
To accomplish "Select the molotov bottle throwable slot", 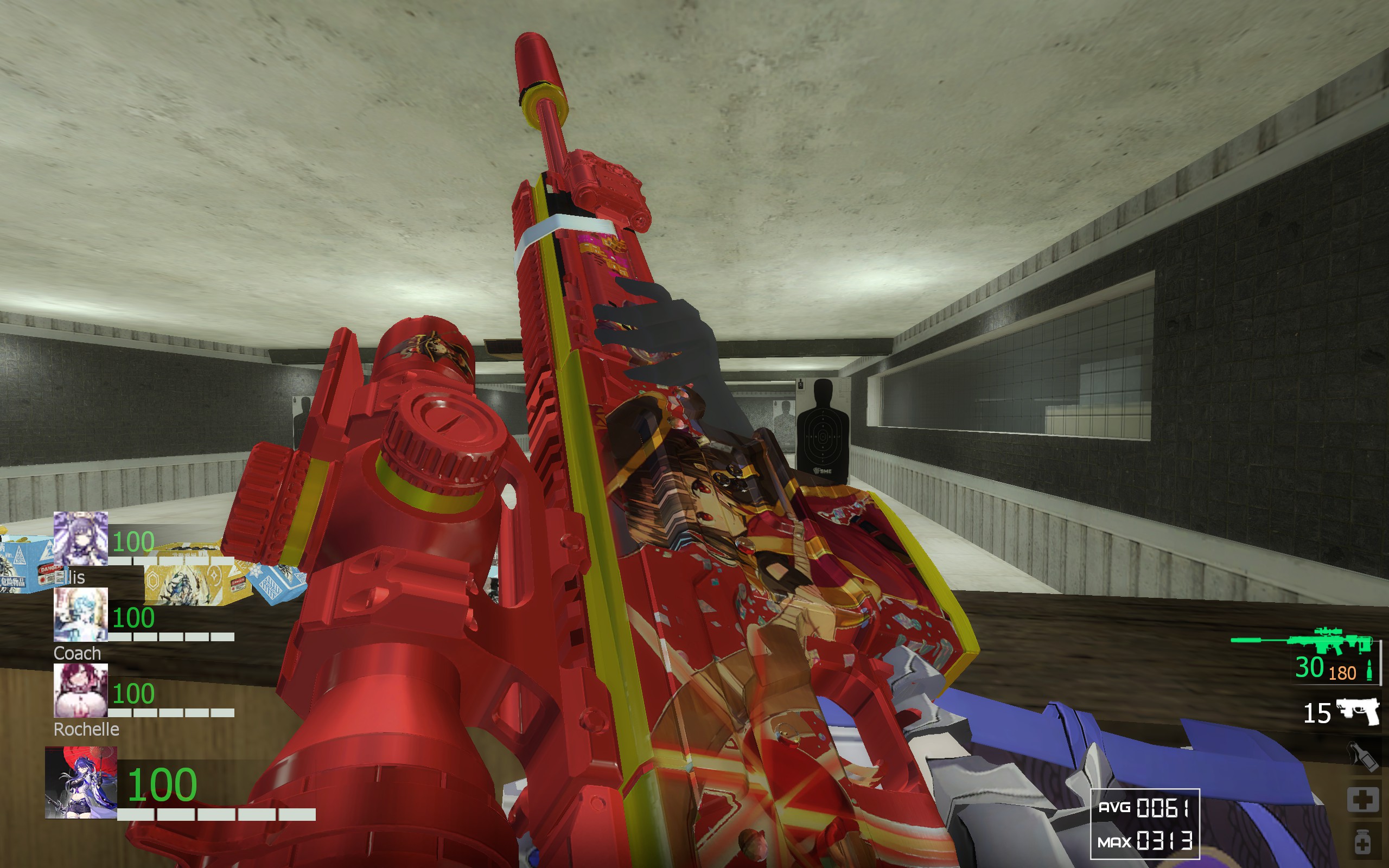I will coord(1362,756).
